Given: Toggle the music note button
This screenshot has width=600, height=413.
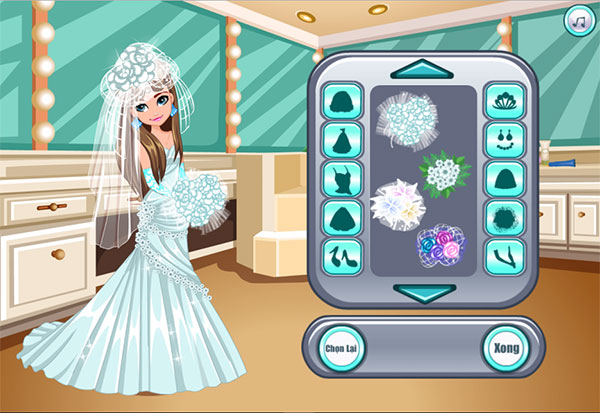Looking at the screenshot, I should point(577,19).
